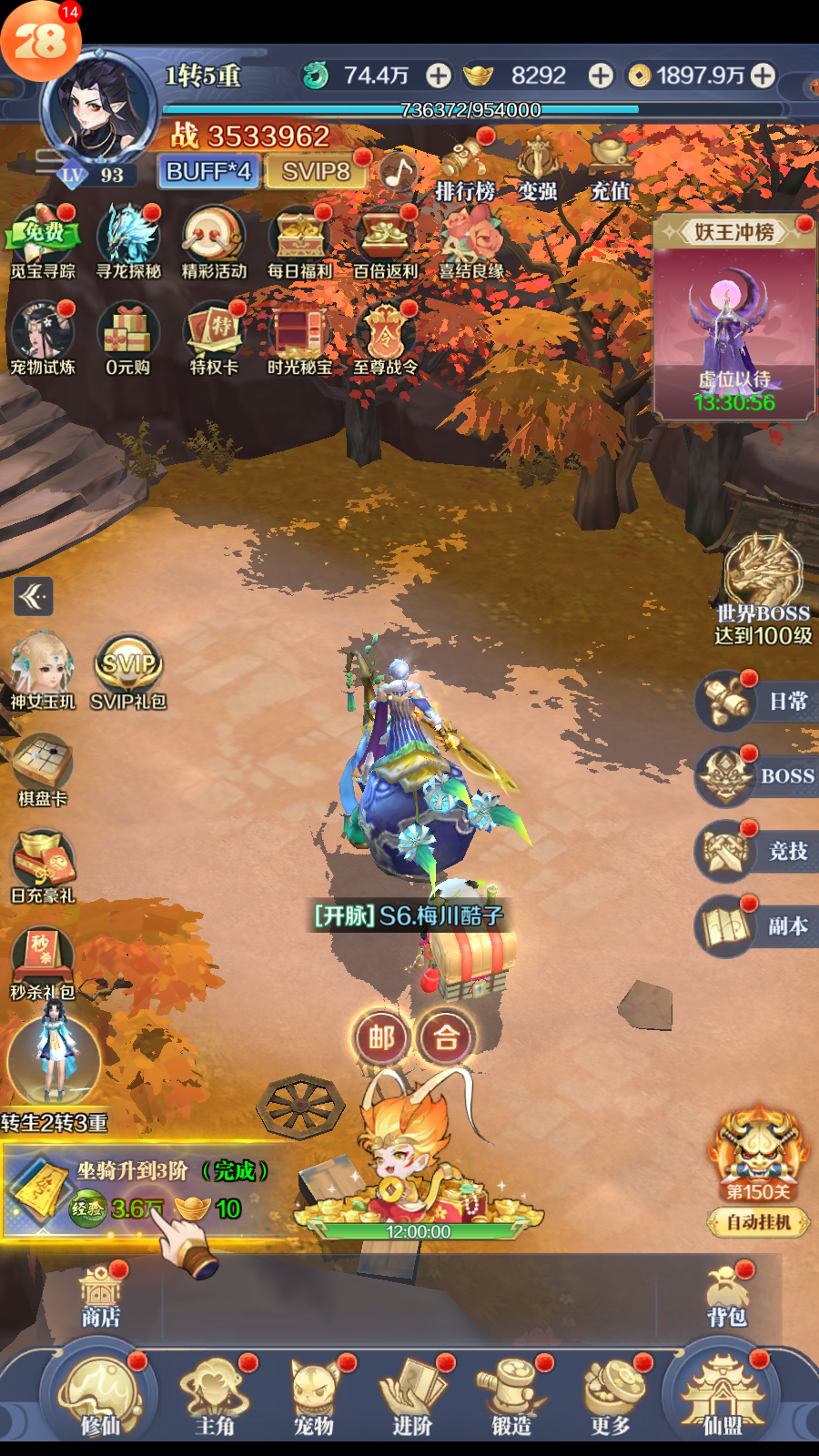The image size is (819, 1456).
Task: Open the 宠物 pet menu
Action: 315,1397
